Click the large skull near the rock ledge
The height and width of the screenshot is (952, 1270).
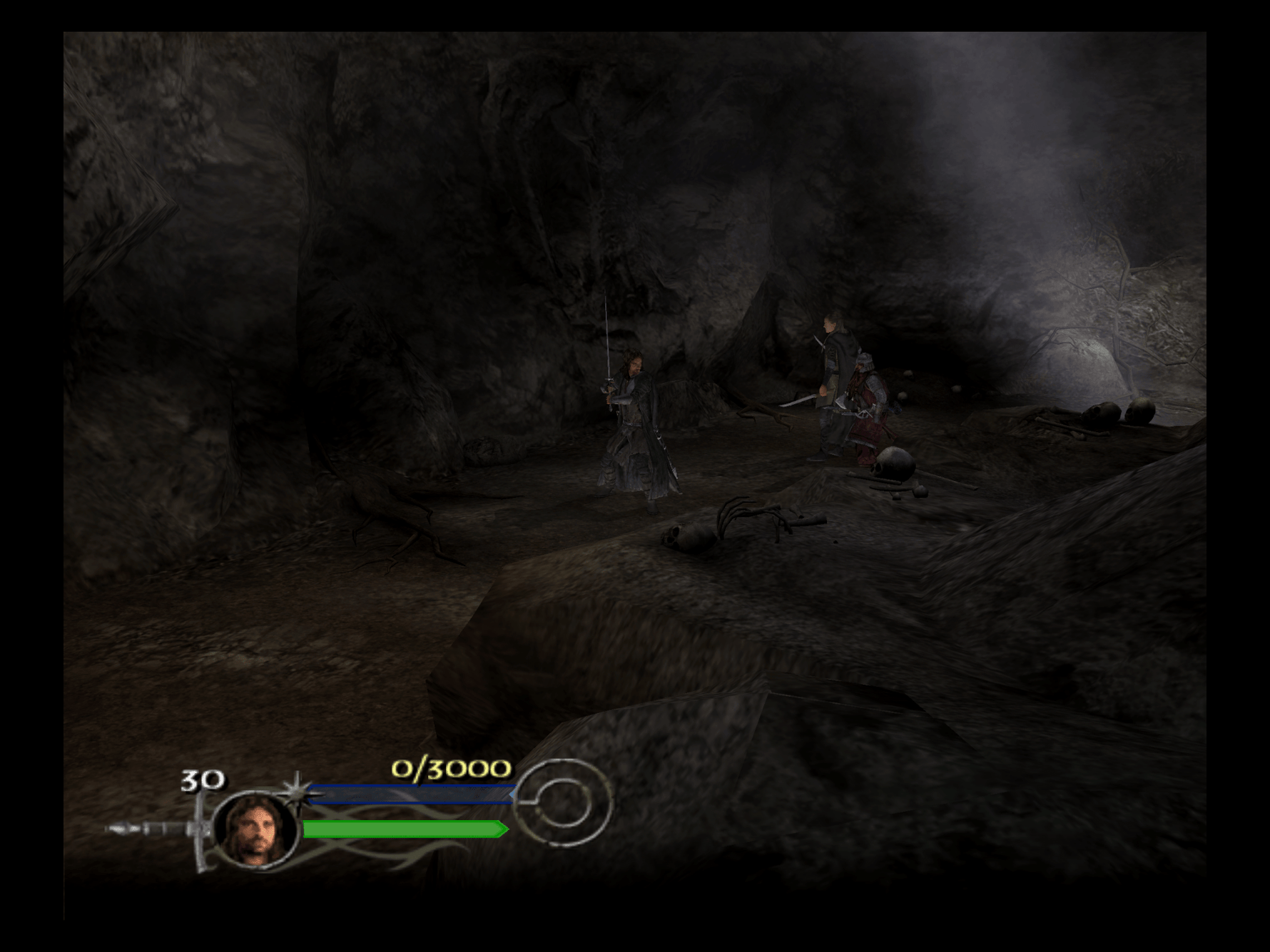click(894, 465)
